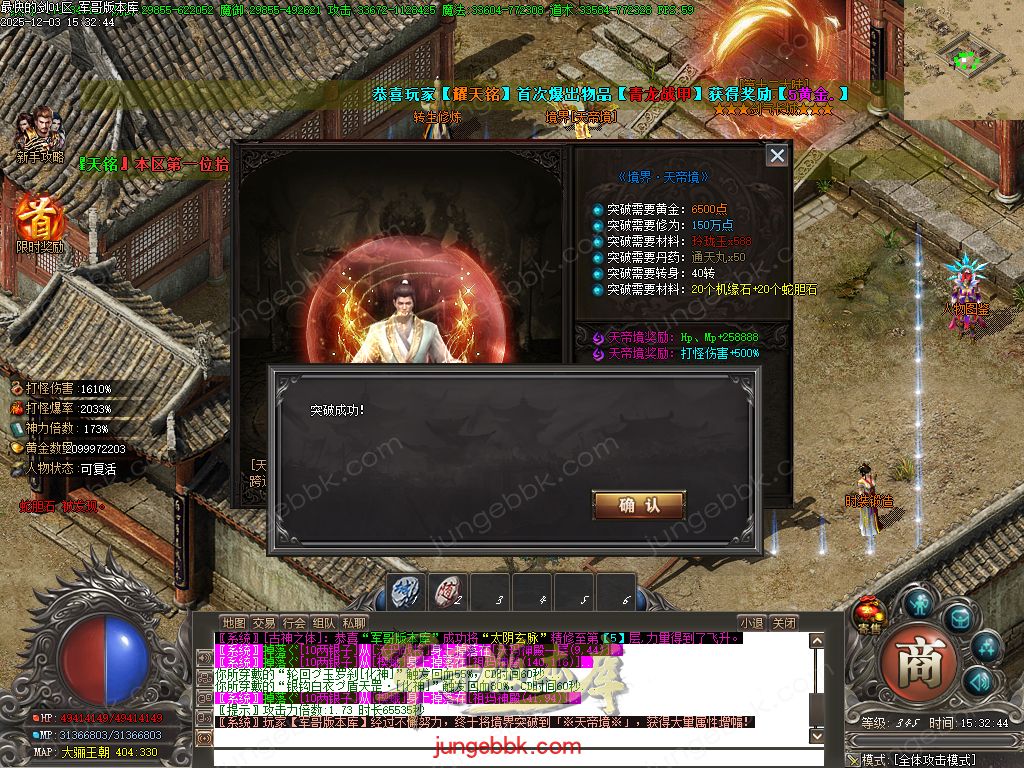Close the 天帝境 realm panel with X
This screenshot has height=768, width=1024.
click(776, 155)
